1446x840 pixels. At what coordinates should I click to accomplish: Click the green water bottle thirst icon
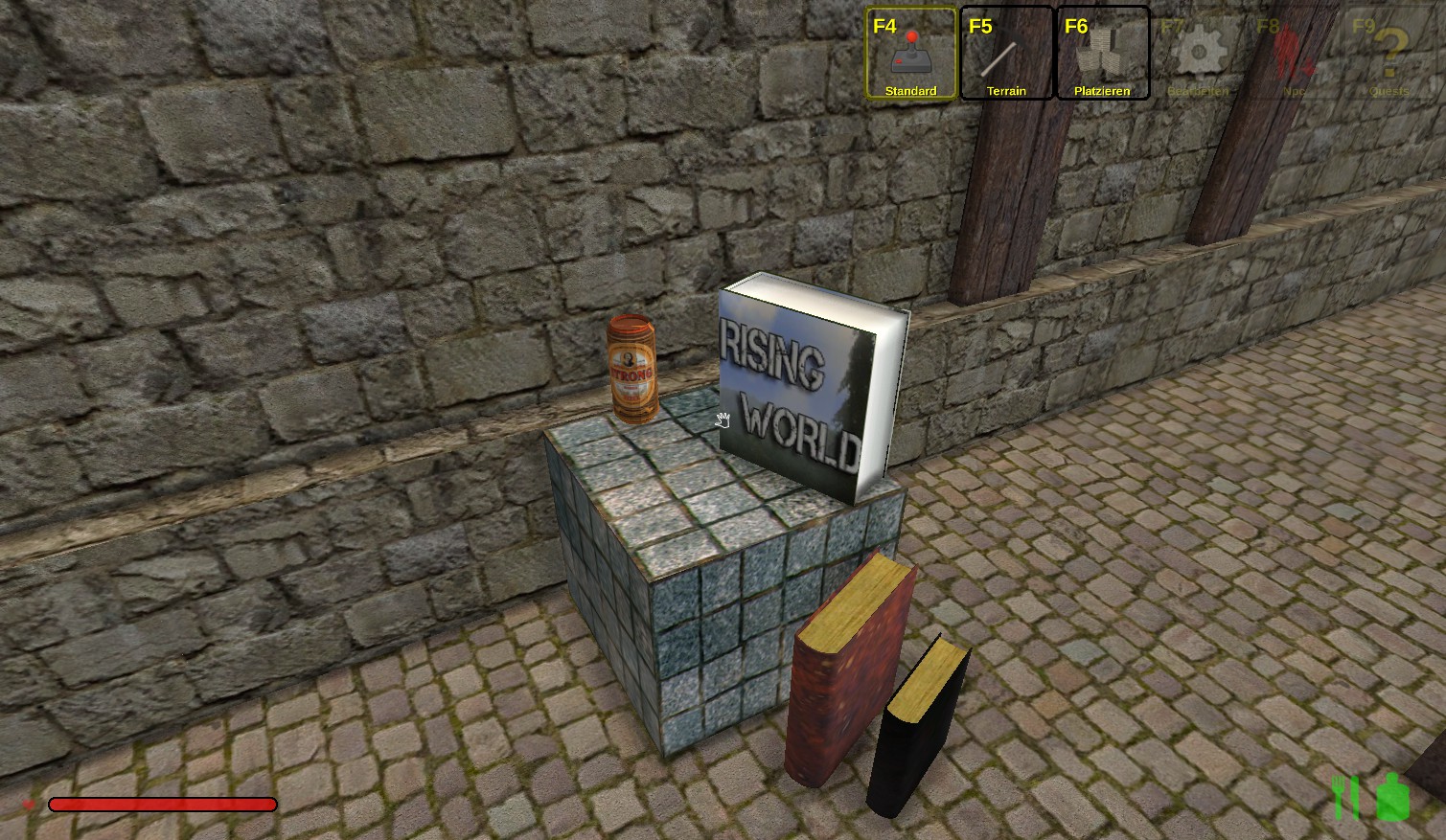[1392, 797]
